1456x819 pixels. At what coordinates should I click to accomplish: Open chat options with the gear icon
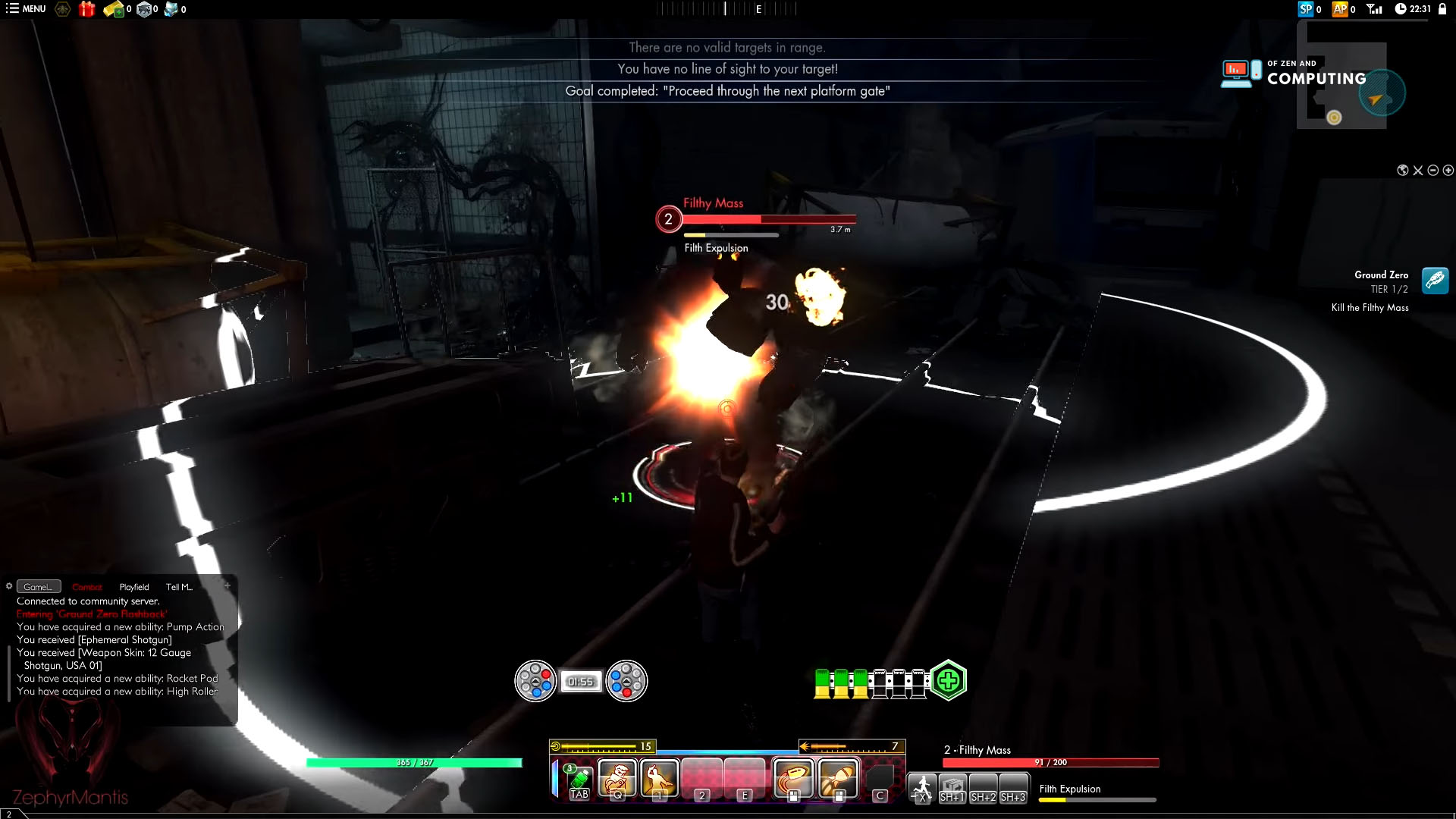pyautogui.click(x=9, y=586)
